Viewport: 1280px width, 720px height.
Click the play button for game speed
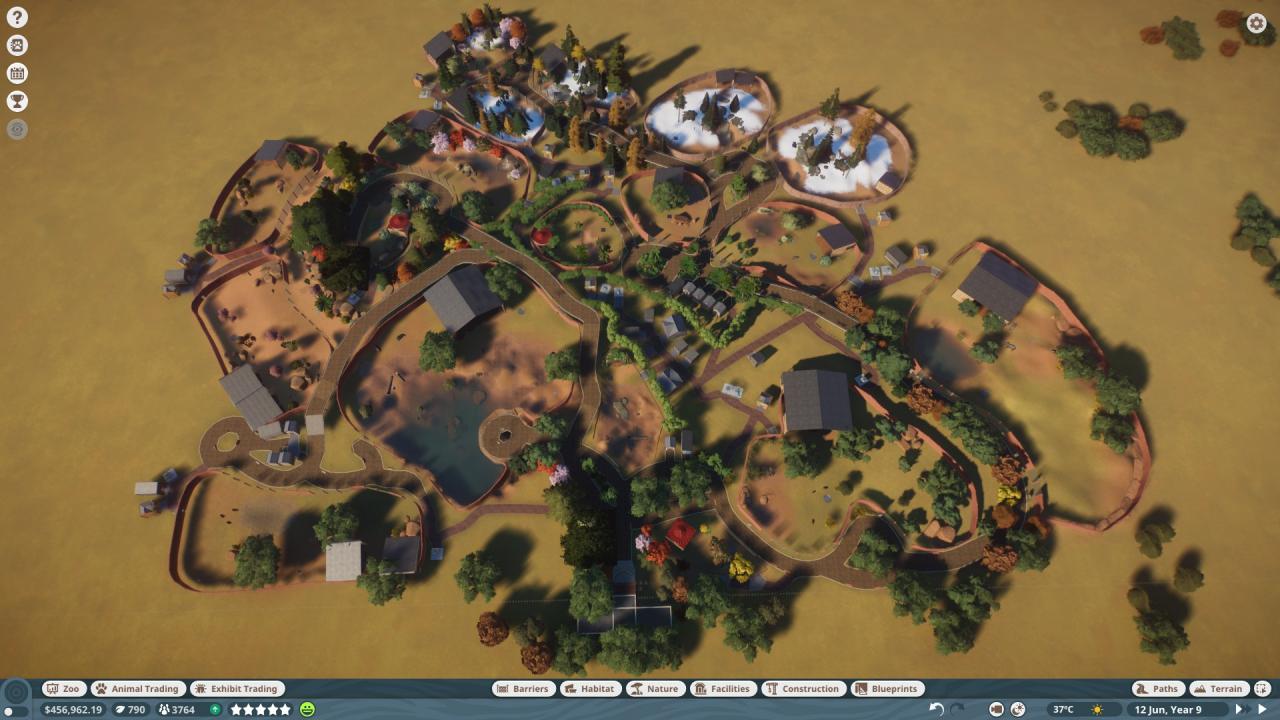click(1262, 709)
